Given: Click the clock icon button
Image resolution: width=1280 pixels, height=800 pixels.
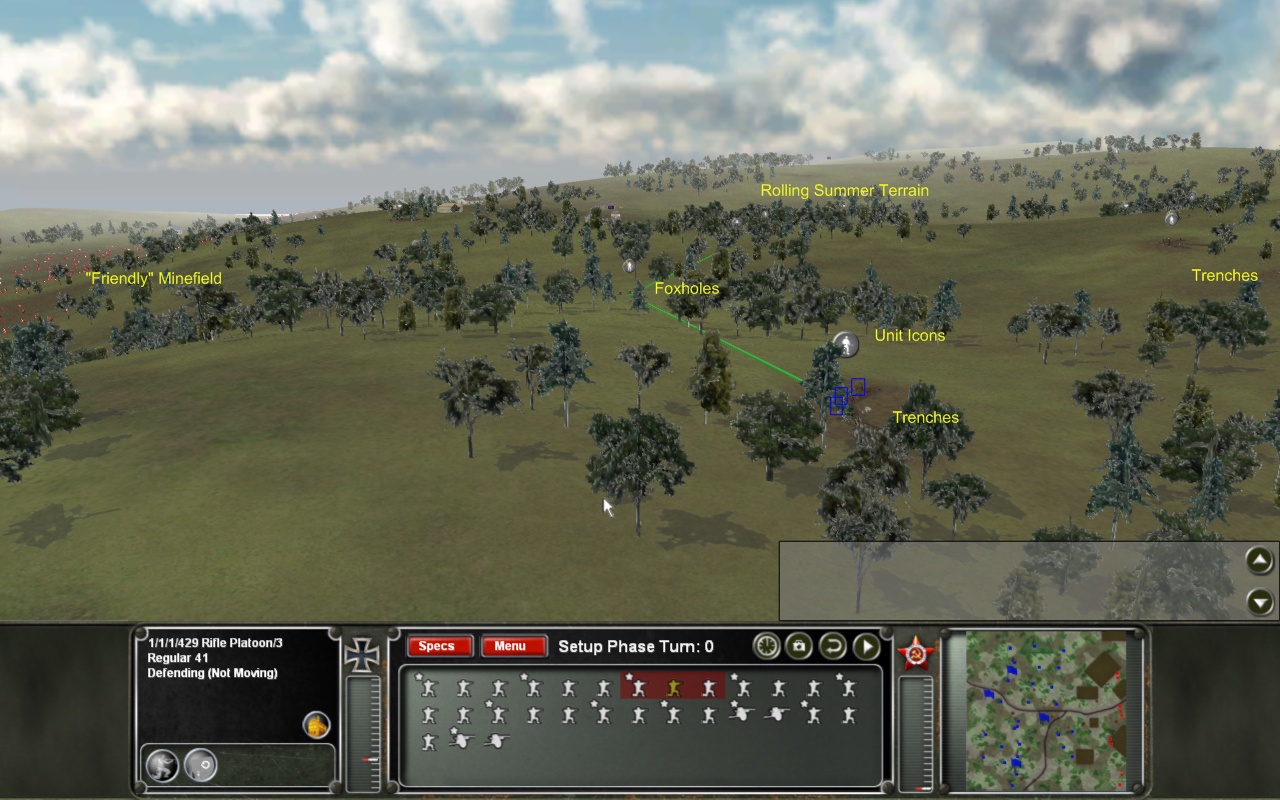Looking at the screenshot, I should point(766,646).
